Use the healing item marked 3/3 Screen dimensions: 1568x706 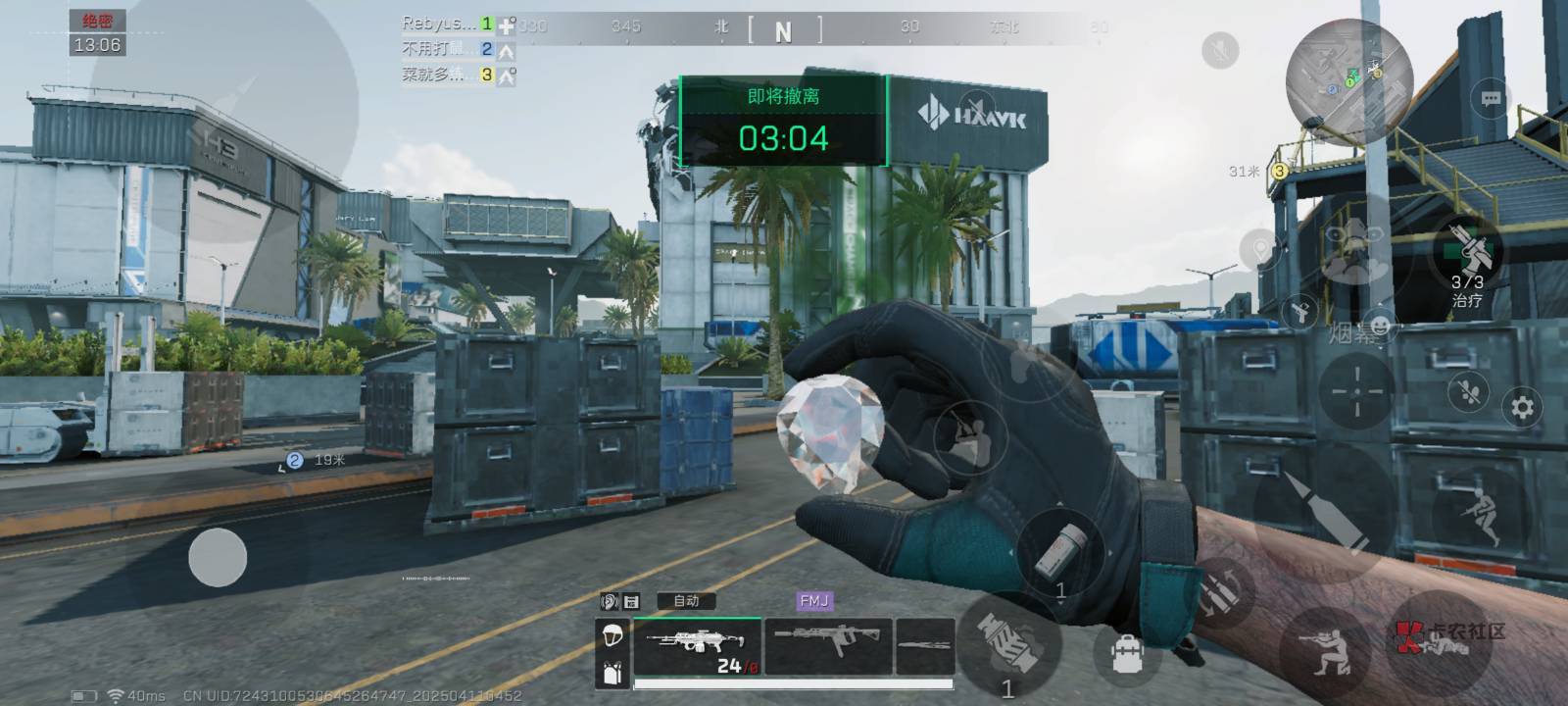pyautogui.click(x=1466, y=252)
